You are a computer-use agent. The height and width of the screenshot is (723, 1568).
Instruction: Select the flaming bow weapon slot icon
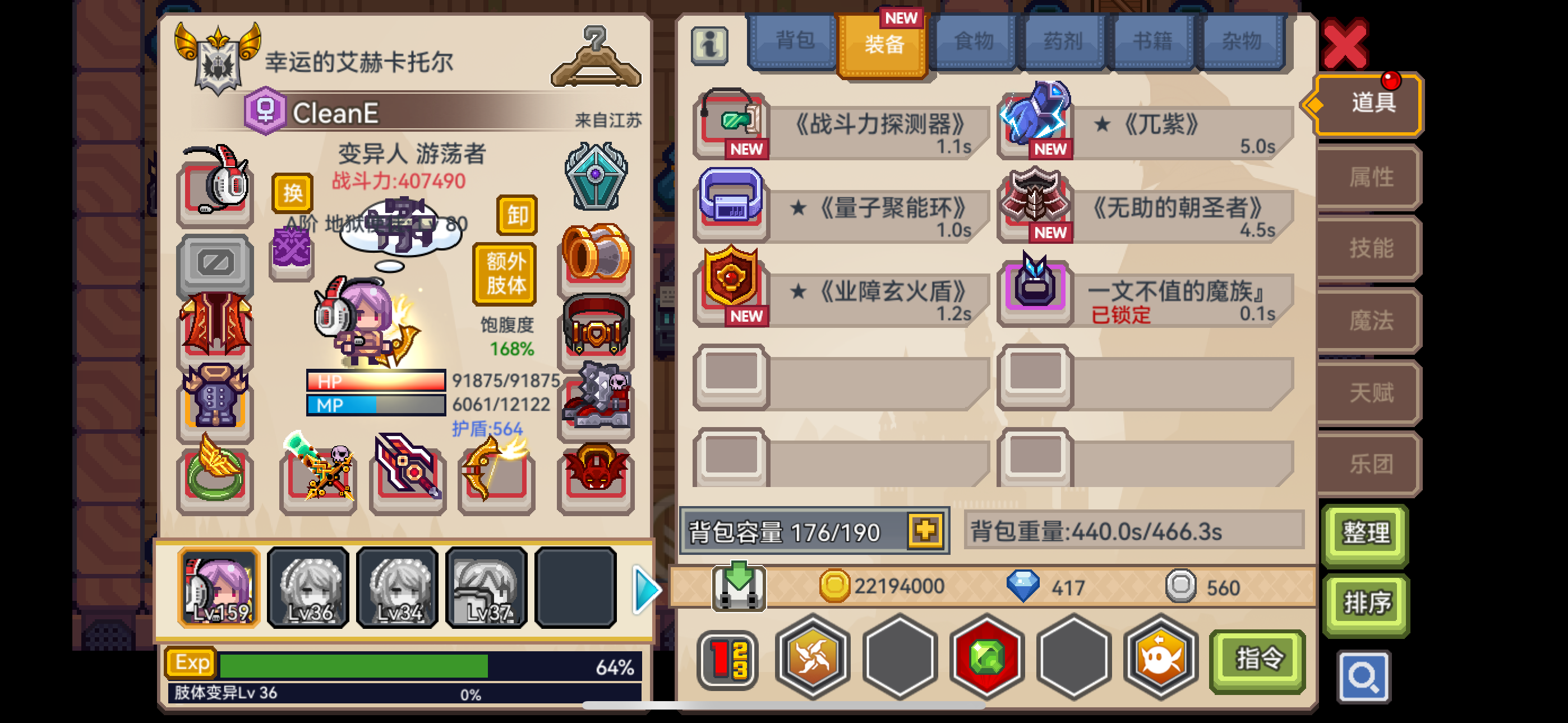click(x=496, y=476)
